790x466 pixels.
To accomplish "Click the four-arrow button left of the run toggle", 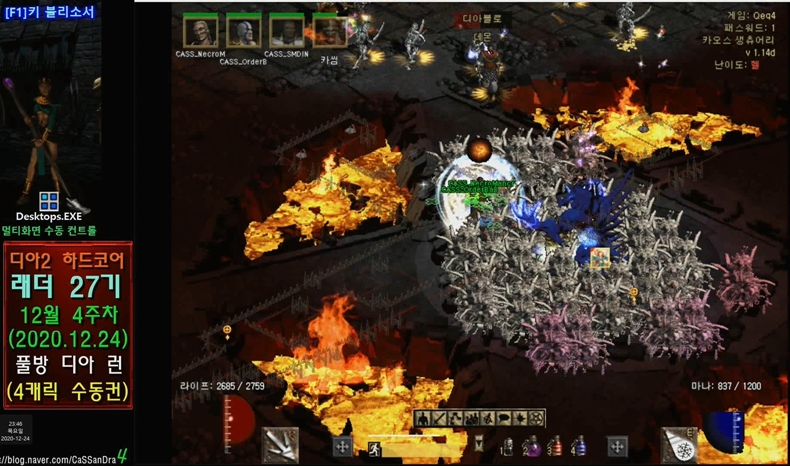I will (x=341, y=446).
